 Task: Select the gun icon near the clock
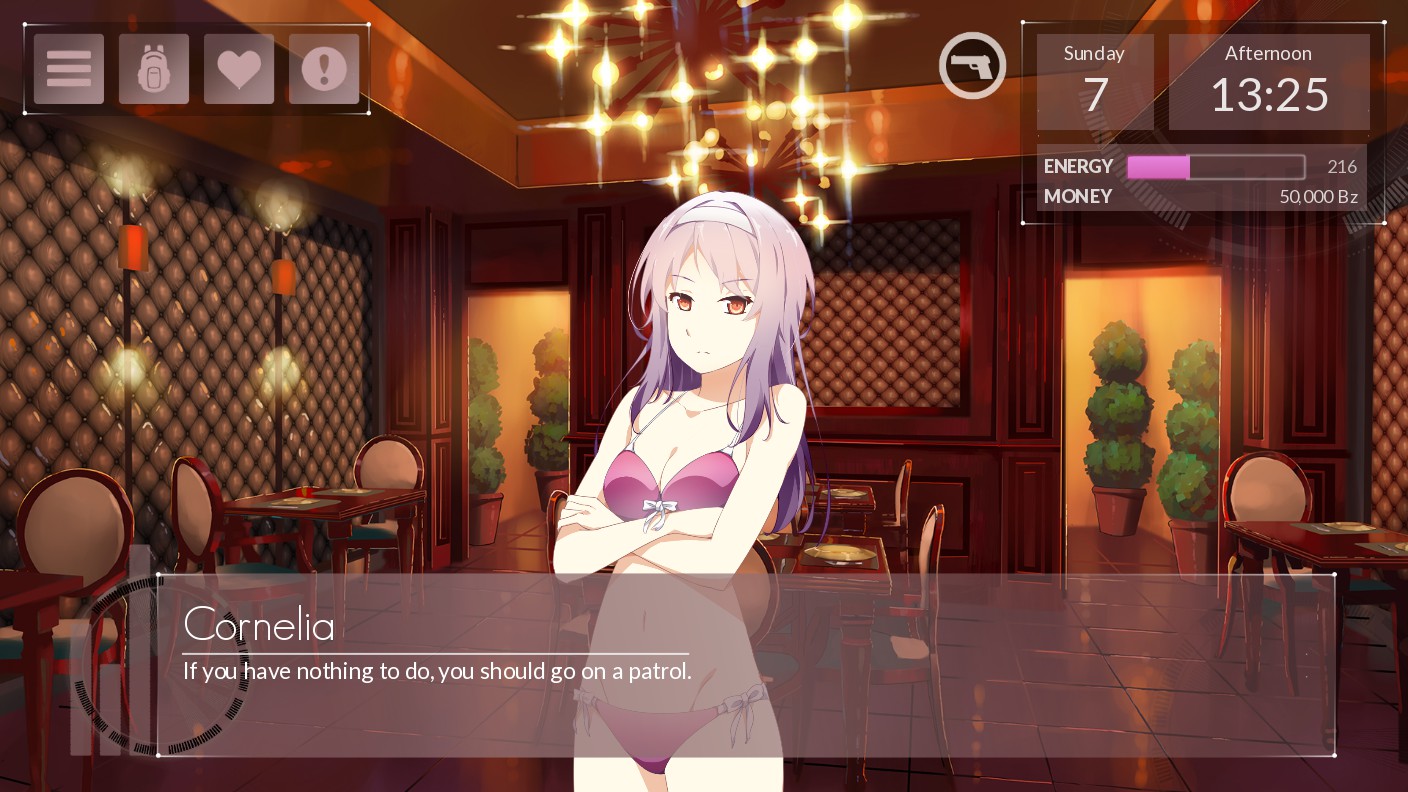pyautogui.click(x=971, y=64)
